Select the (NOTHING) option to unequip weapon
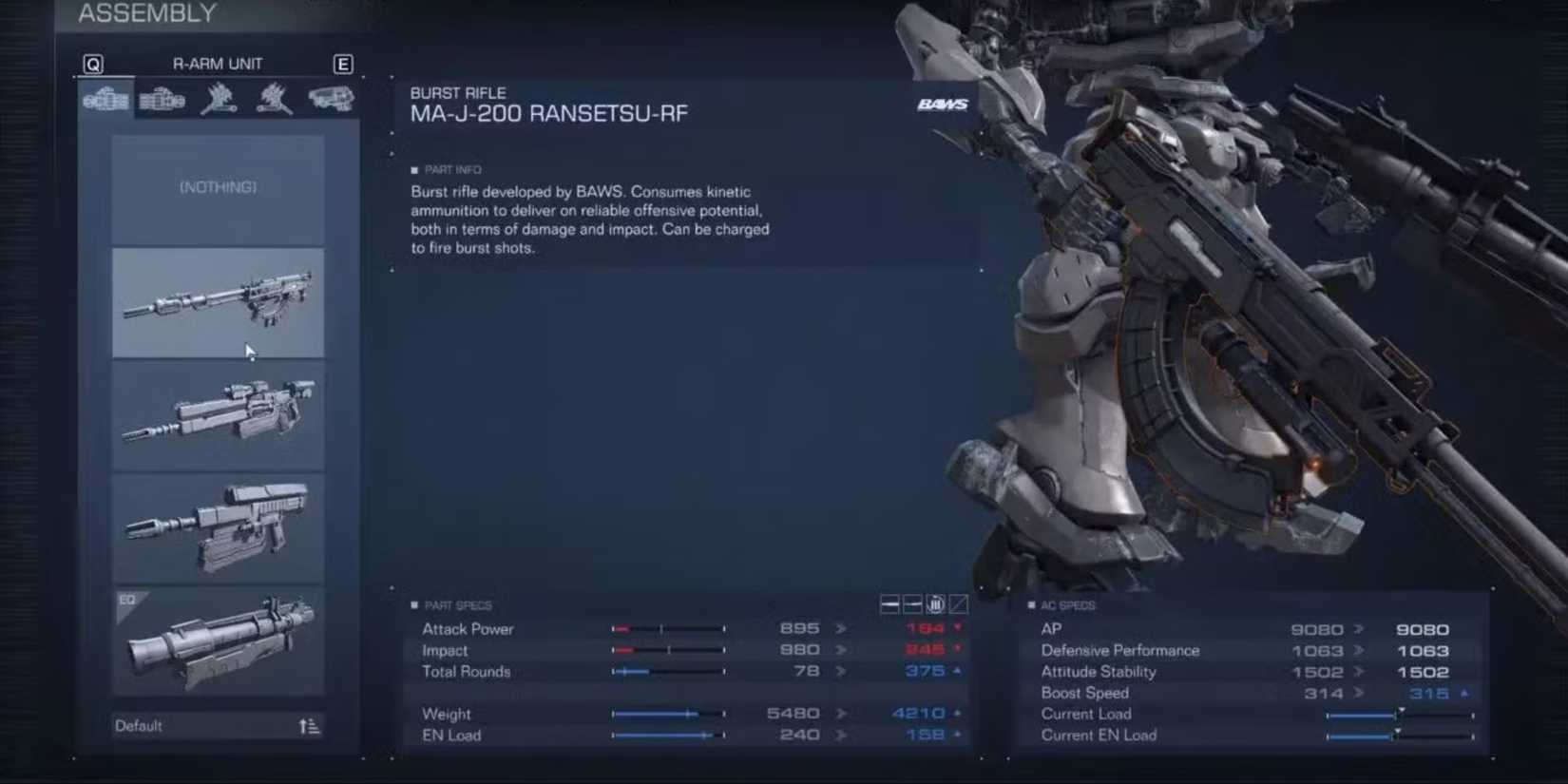Image resolution: width=1568 pixels, height=784 pixels. 217,186
